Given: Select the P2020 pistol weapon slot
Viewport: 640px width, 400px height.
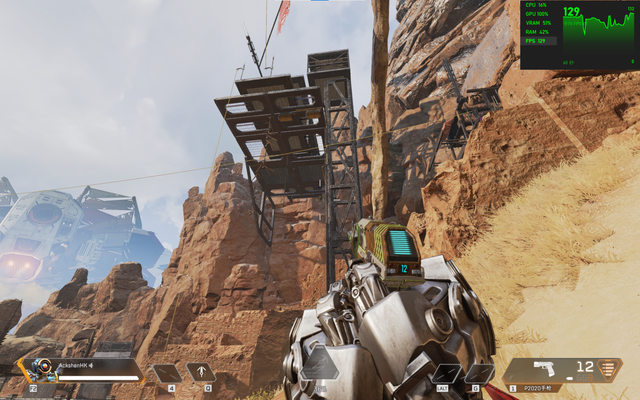Looking at the screenshot, I should pyautogui.click(x=560, y=371).
